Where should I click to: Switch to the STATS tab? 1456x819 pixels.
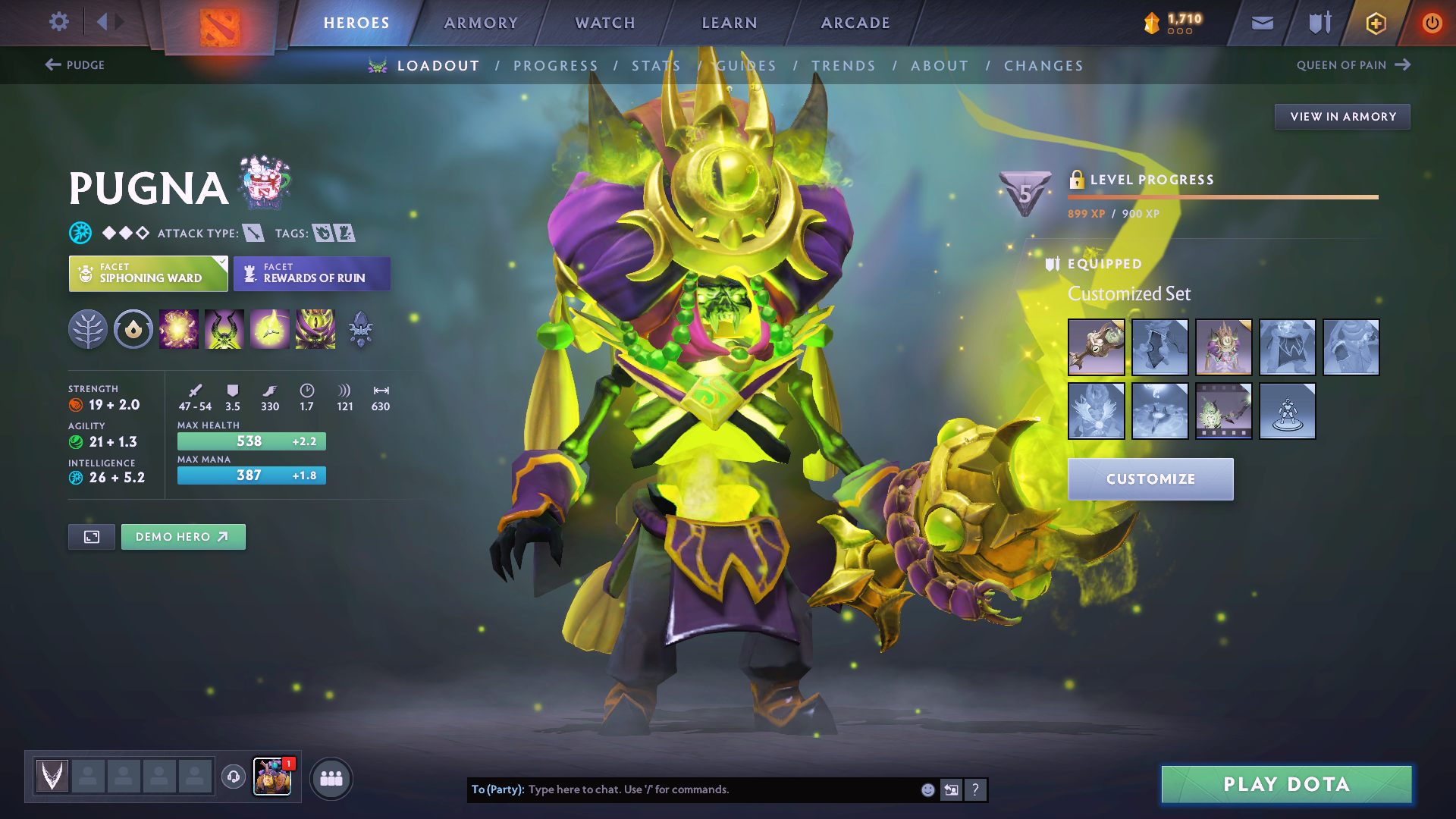pos(657,65)
